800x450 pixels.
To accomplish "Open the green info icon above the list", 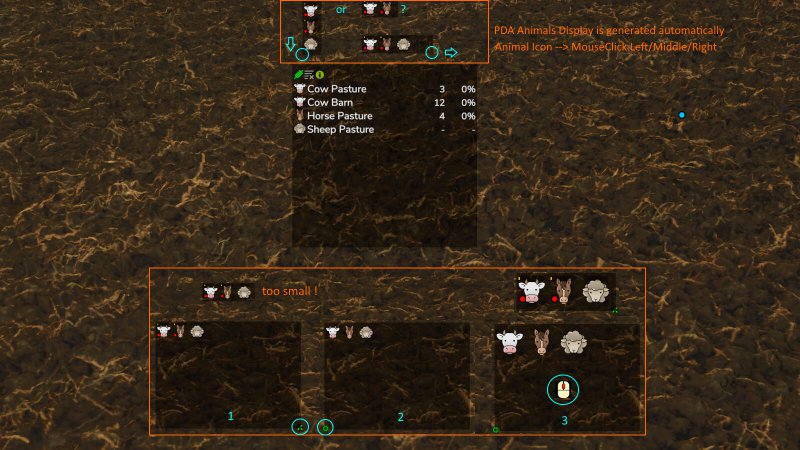I will tap(320, 75).
